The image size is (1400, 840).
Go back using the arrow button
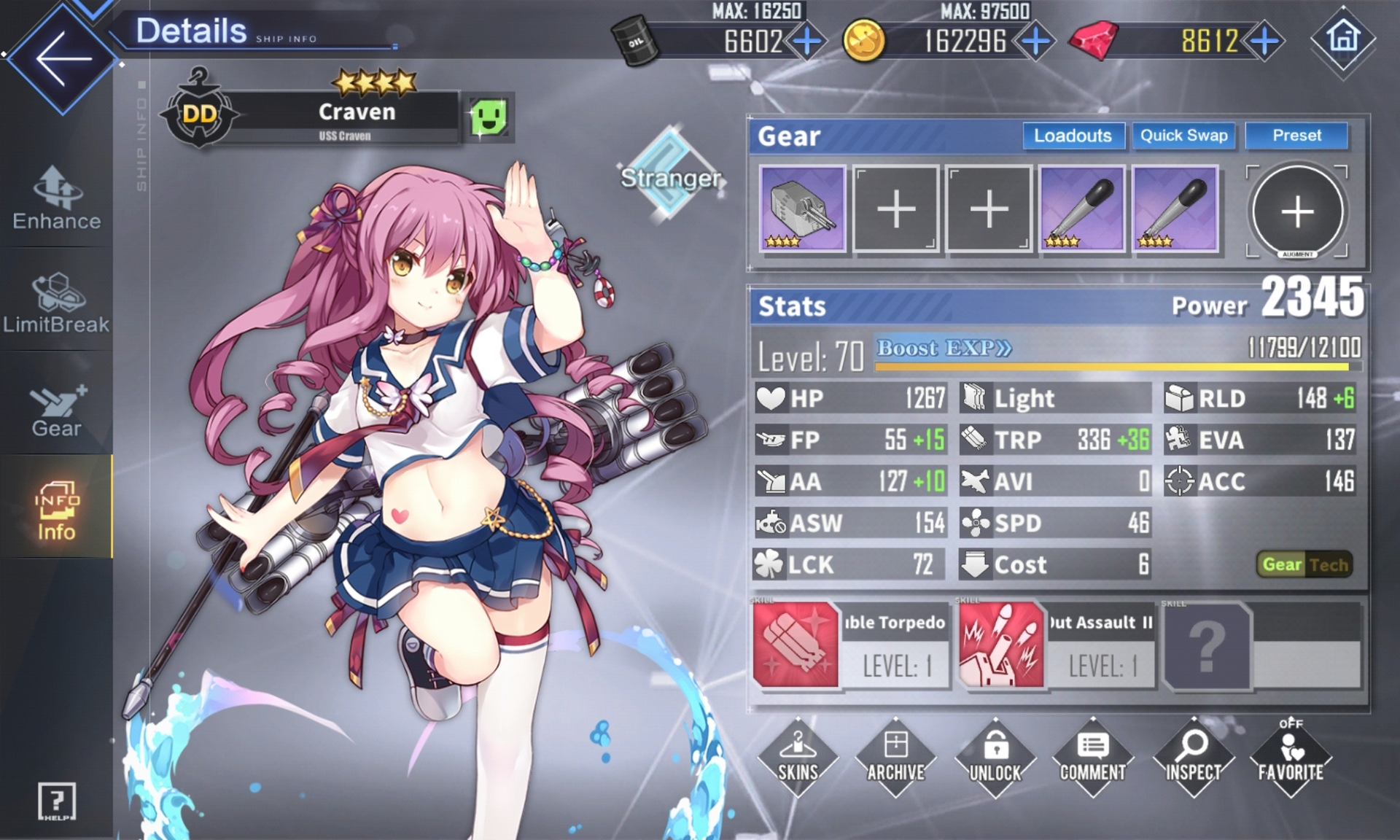63,58
